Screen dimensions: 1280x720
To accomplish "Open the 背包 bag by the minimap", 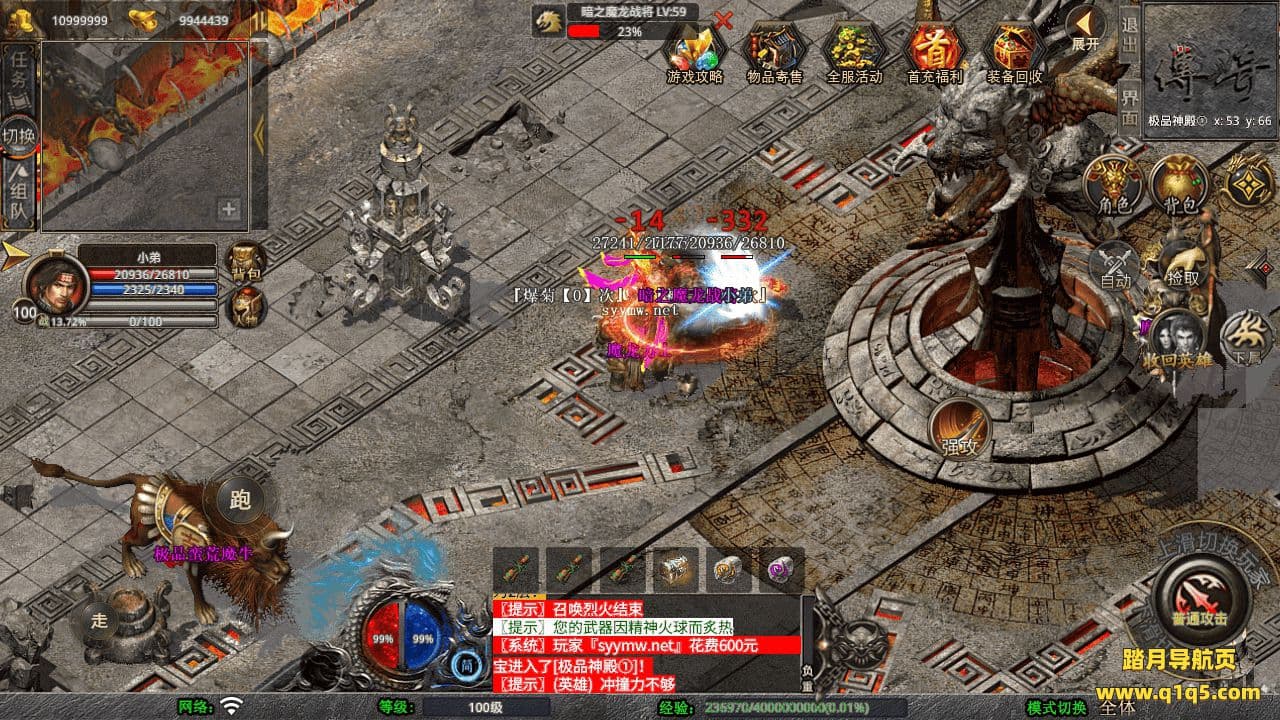I will pos(1180,187).
